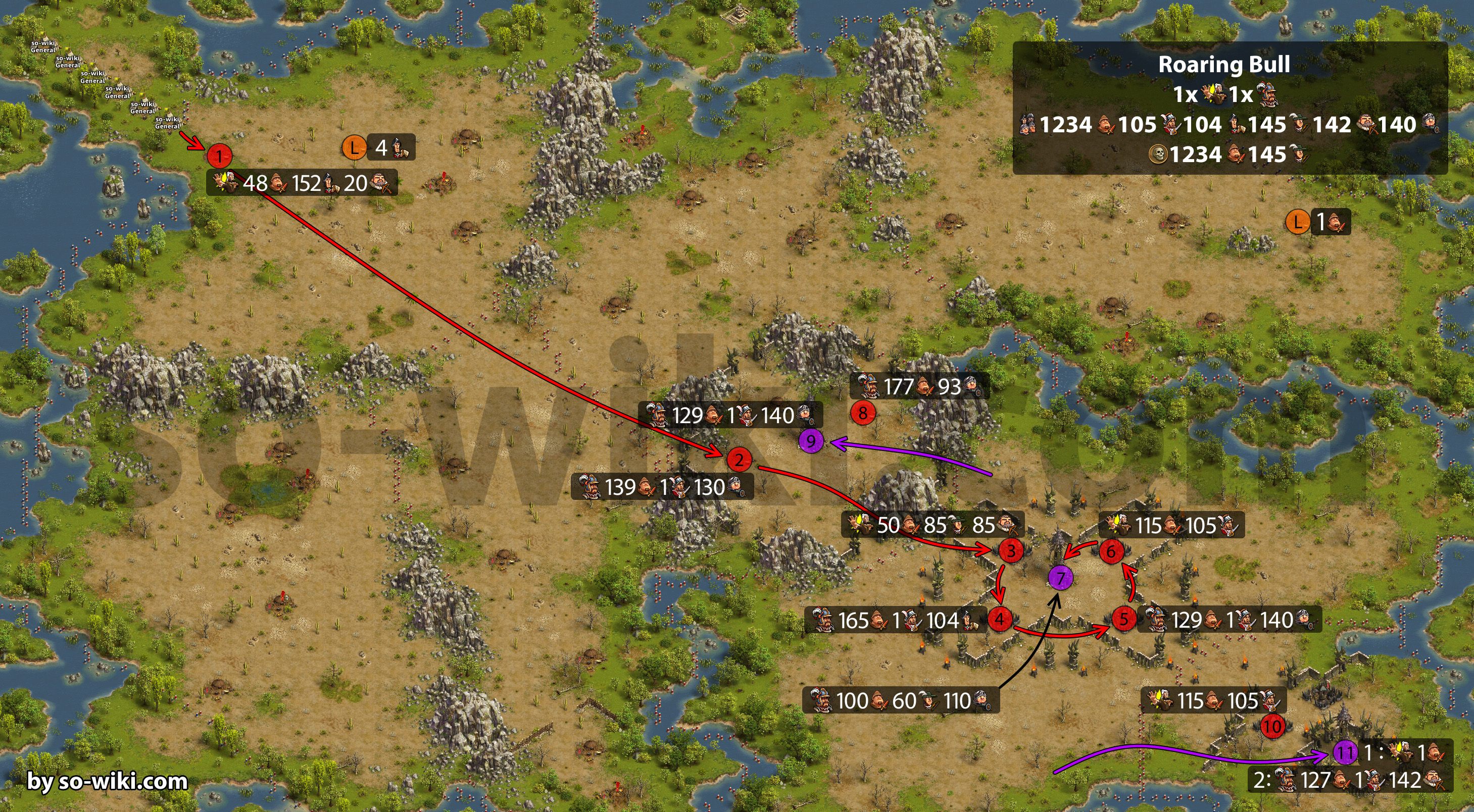This screenshot has height=812, width=1474.
Task: Click the red marker numbered 8
Action: [863, 413]
